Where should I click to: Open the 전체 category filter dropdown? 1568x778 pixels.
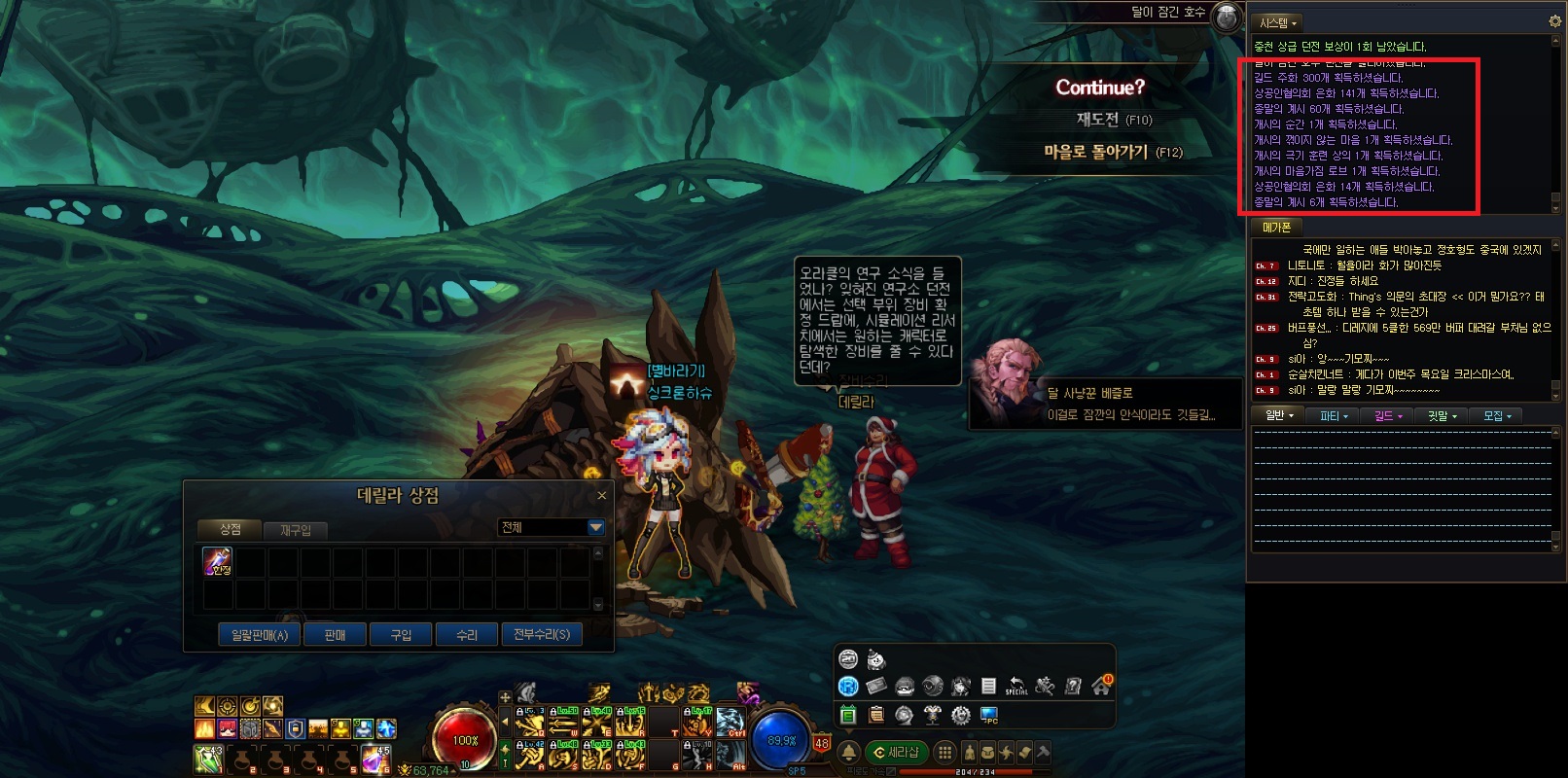point(596,527)
